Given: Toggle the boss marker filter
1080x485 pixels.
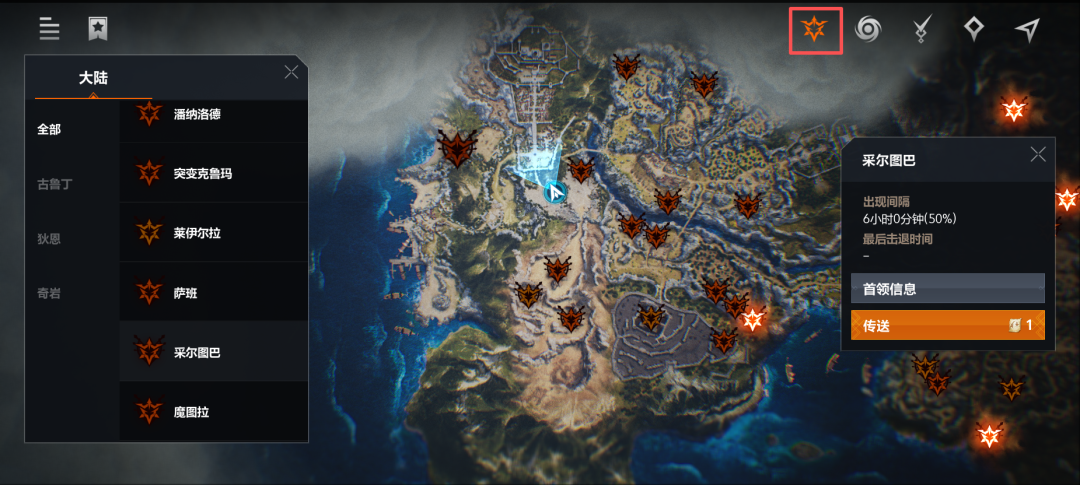Looking at the screenshot, I should (815, 30).
